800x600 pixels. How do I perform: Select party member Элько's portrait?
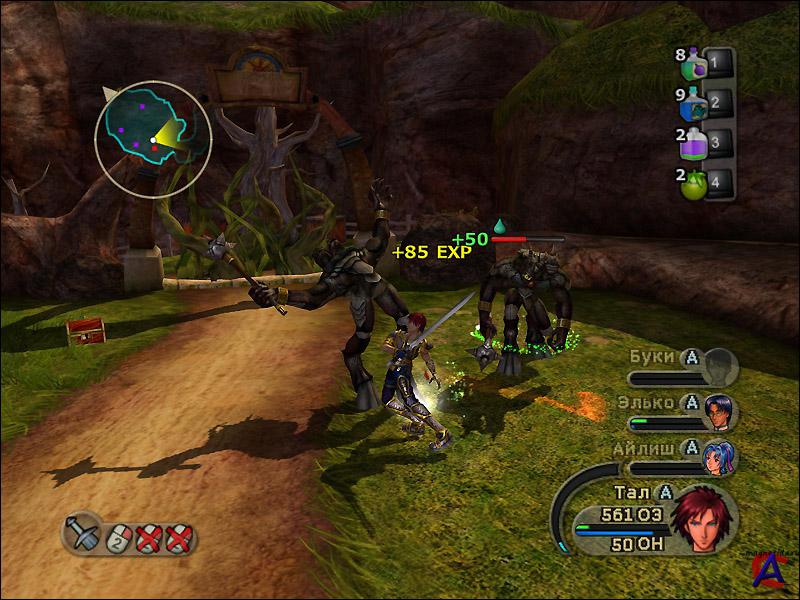coord(720,408)
